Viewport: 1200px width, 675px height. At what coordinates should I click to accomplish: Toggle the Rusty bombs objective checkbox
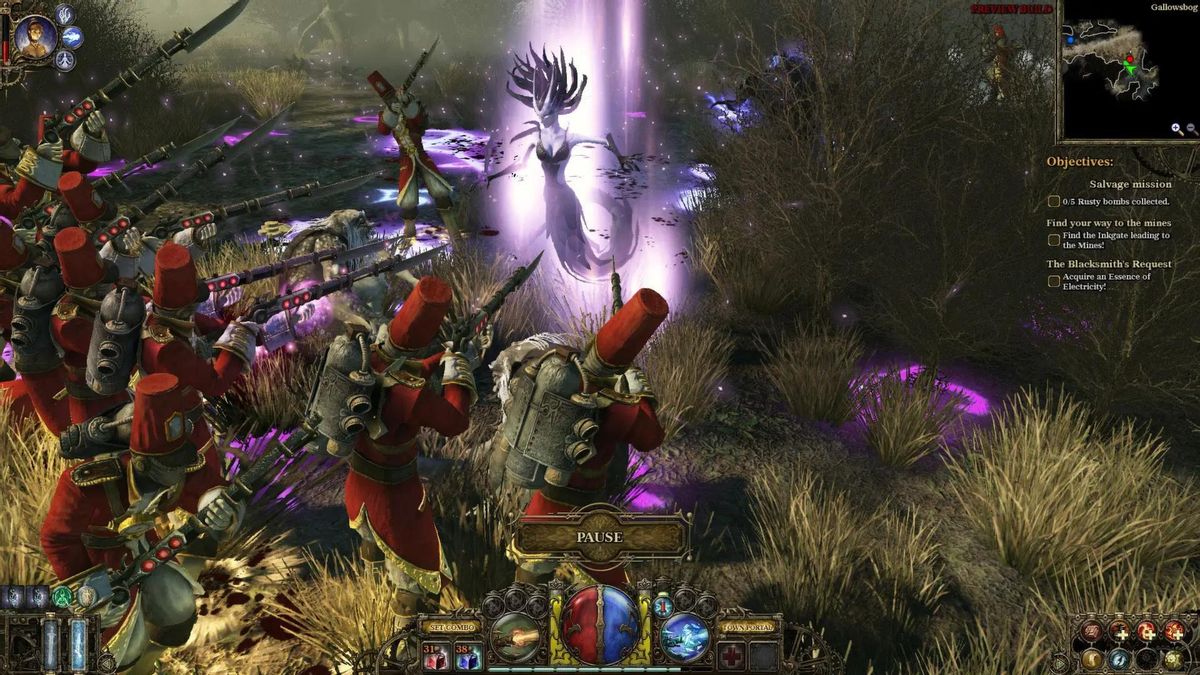tap(1054, 201)
